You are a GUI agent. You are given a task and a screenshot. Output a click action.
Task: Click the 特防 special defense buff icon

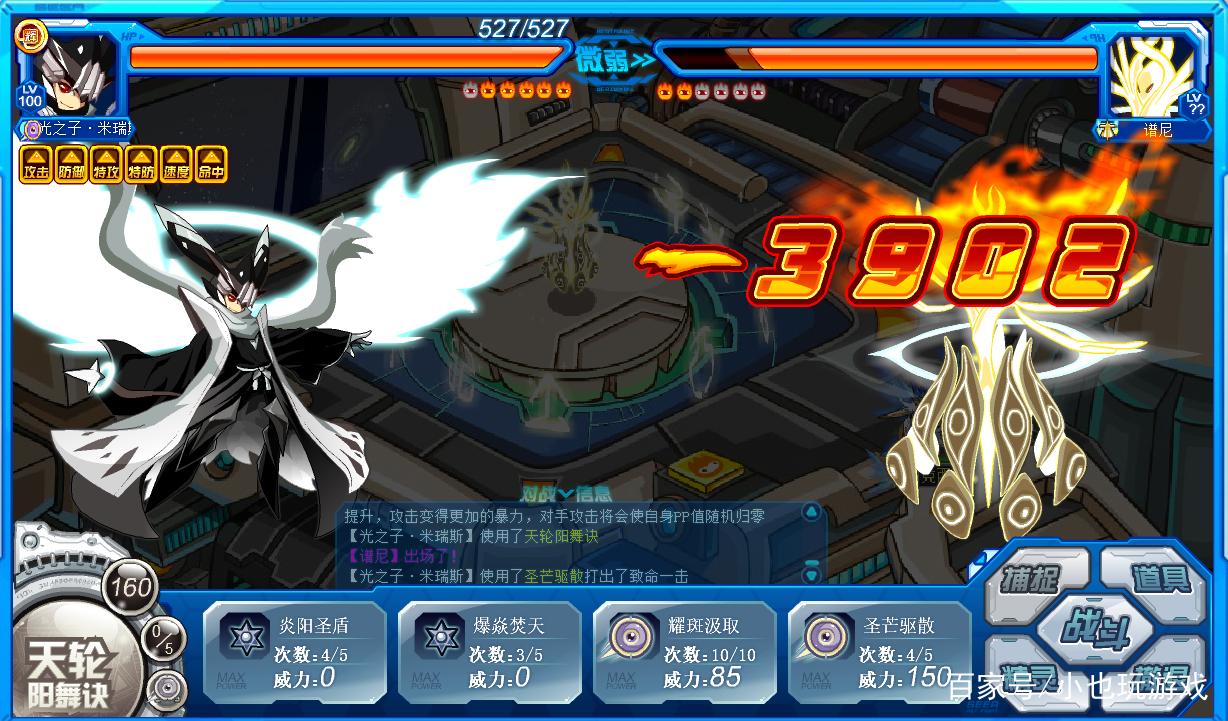141,165
